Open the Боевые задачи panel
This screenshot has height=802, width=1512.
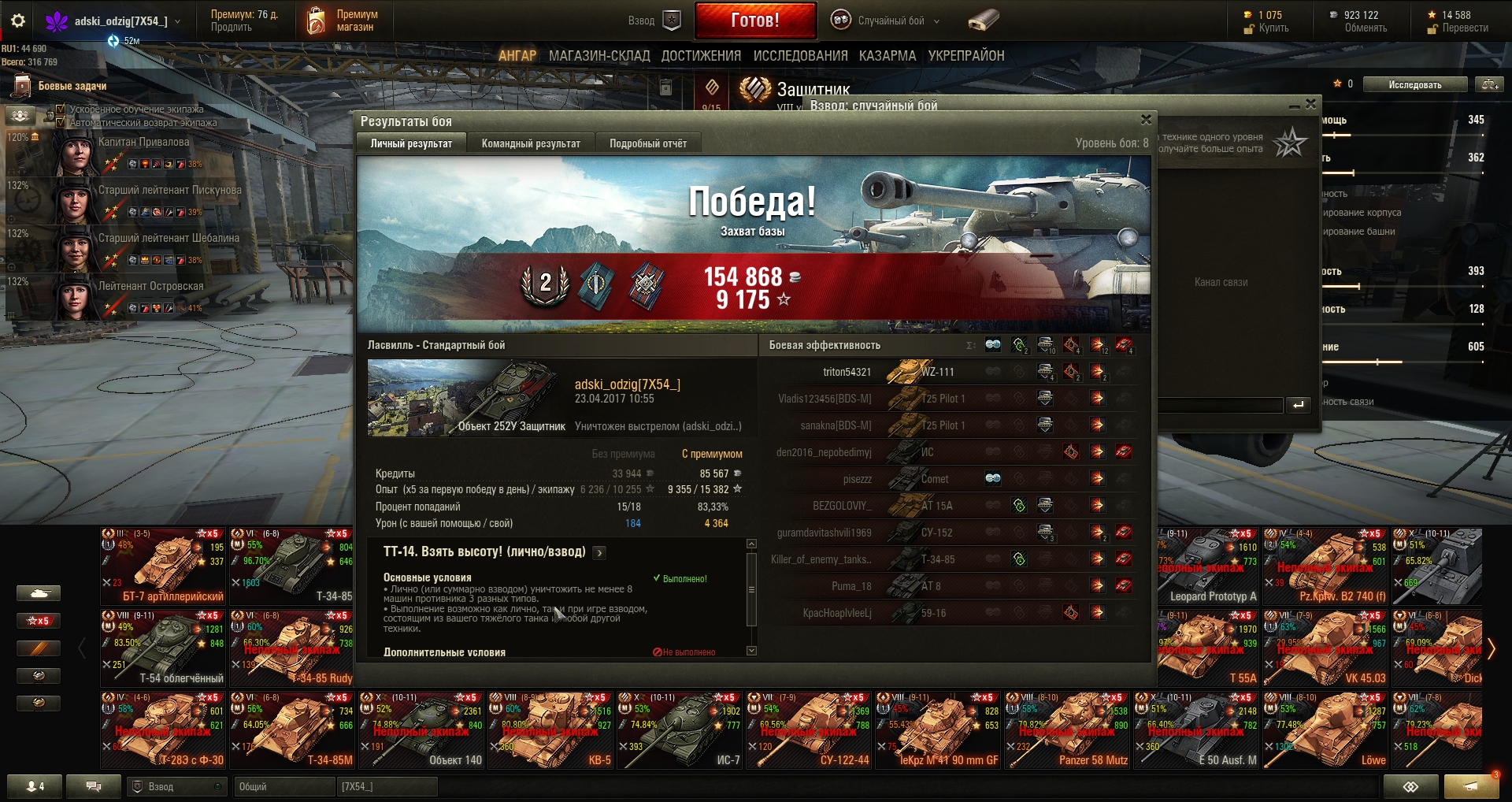click(x=71, y=86)
